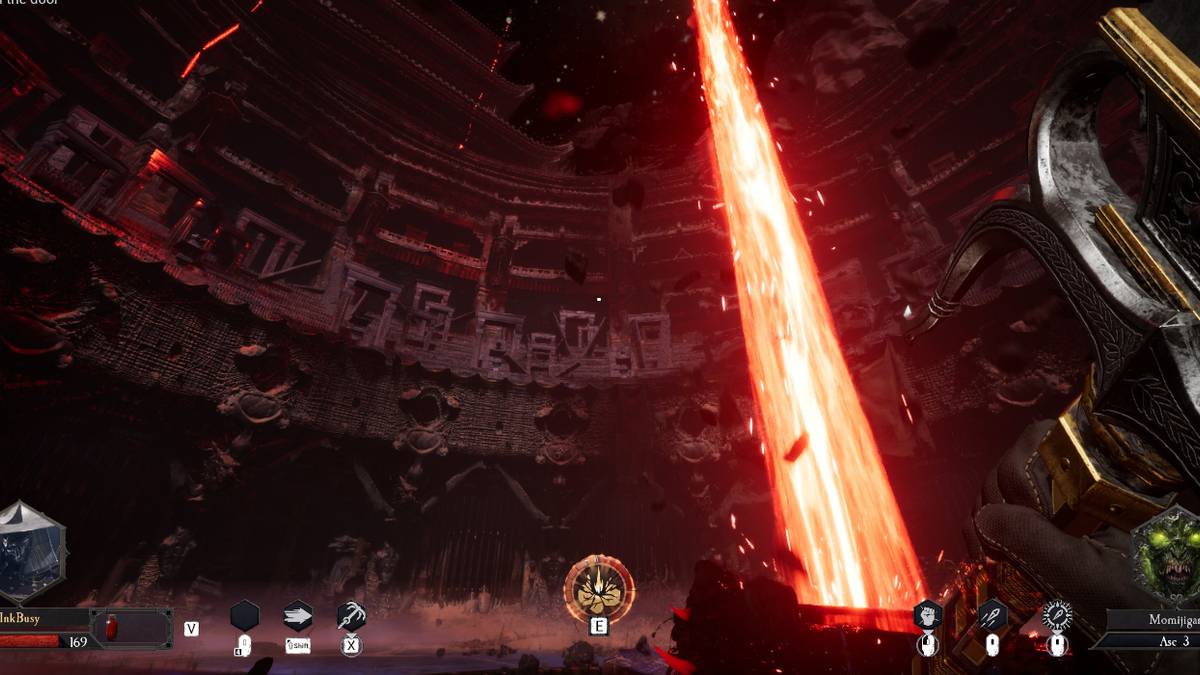Select the flying projectile attack icon
Image resolution: width=1200 pixels, height=675 pixels.
click(x=992, y=616)
